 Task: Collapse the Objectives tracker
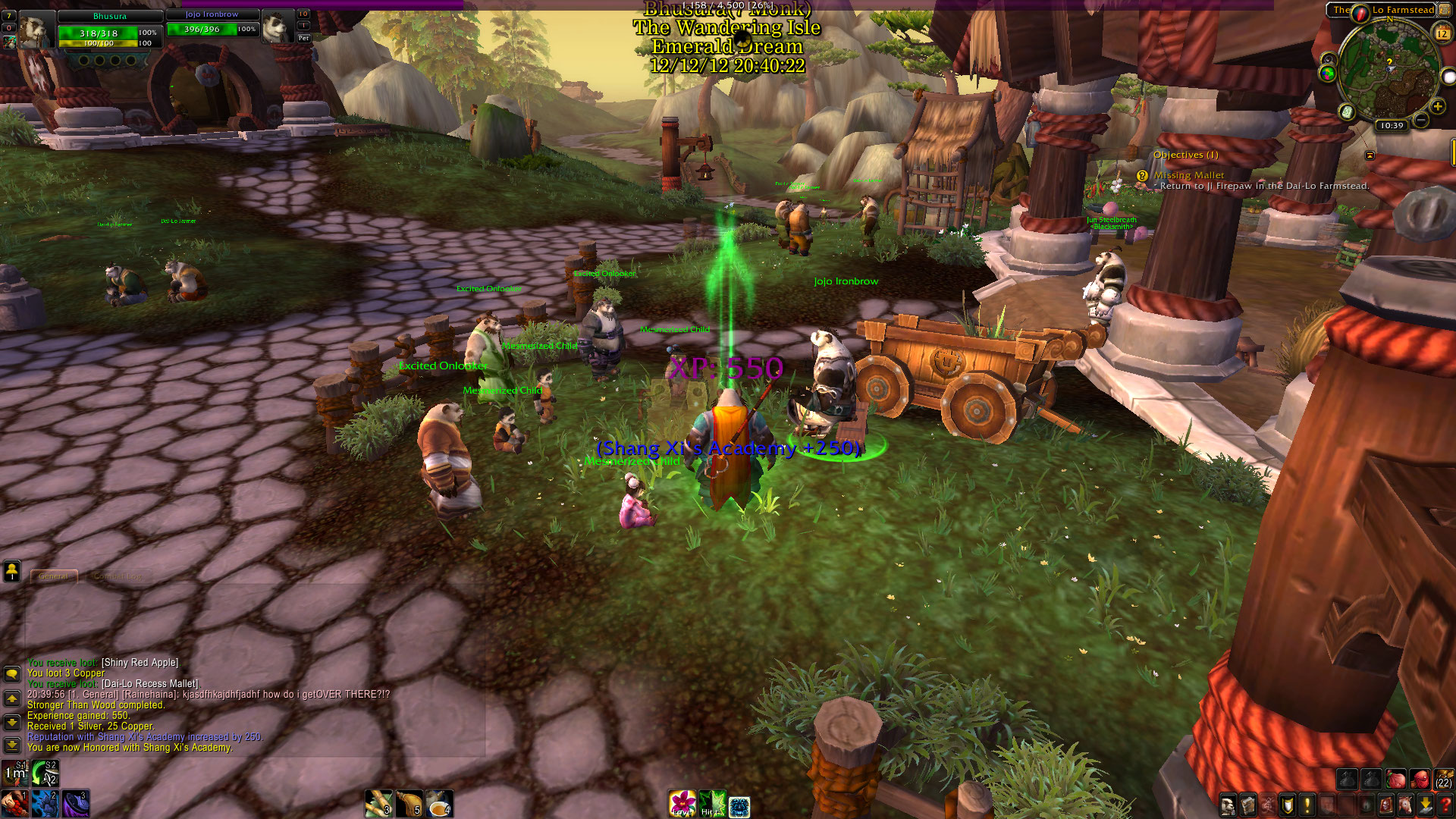(1370, 155)
